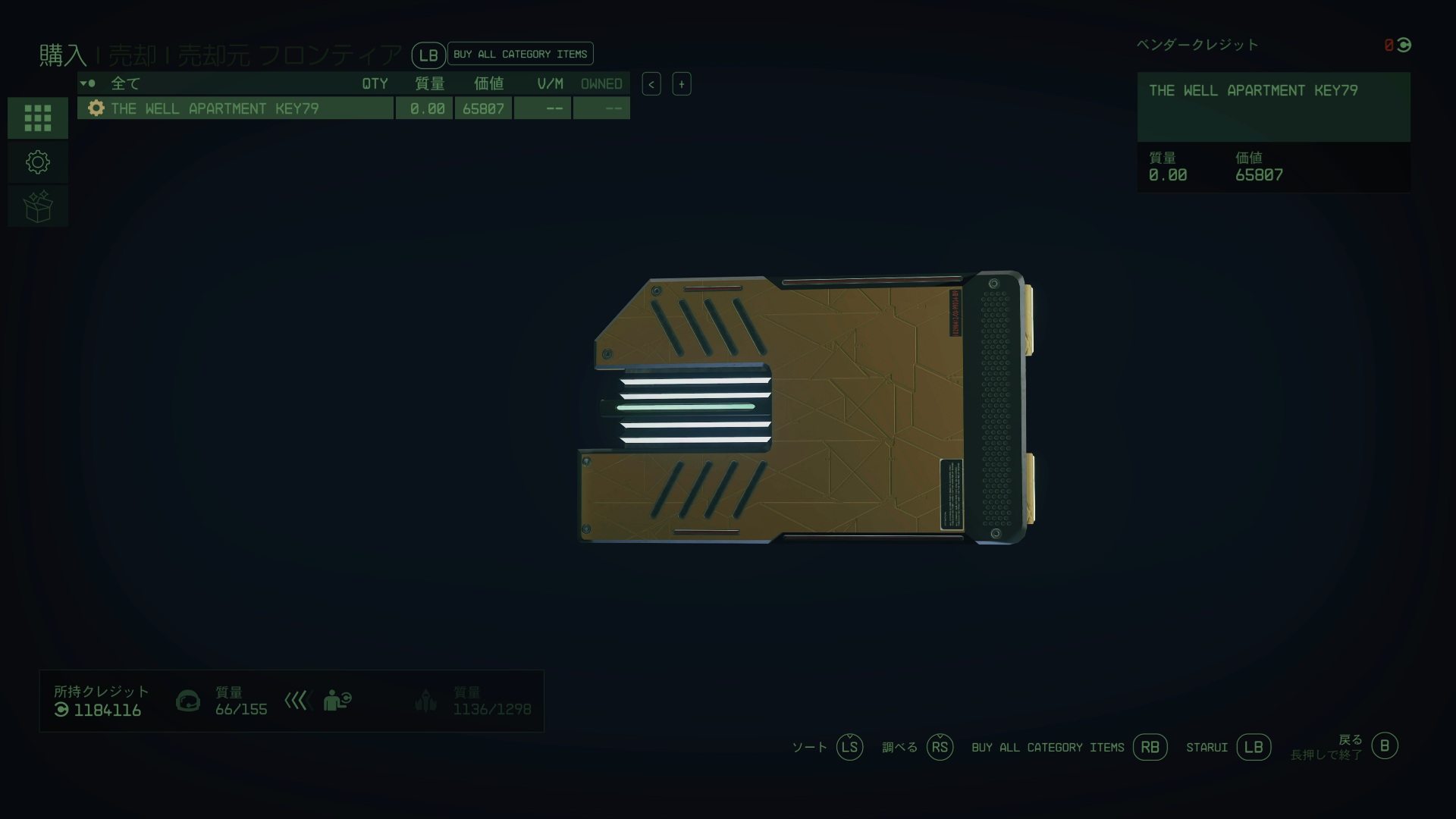Sort list by V/M column header
Viewport: 1456px width, 819px height.
(550, 83)
